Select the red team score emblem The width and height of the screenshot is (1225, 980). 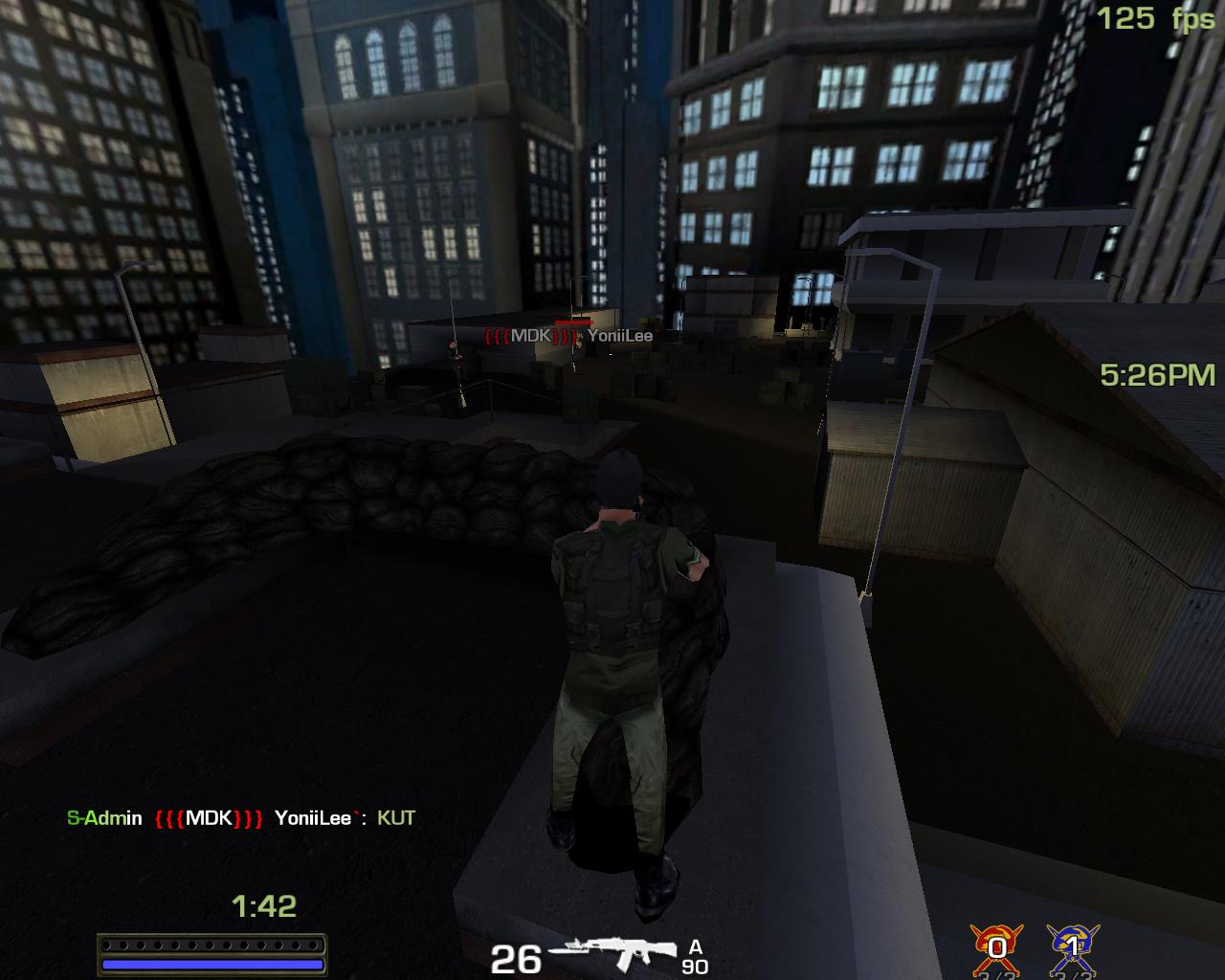coord(997,947)
